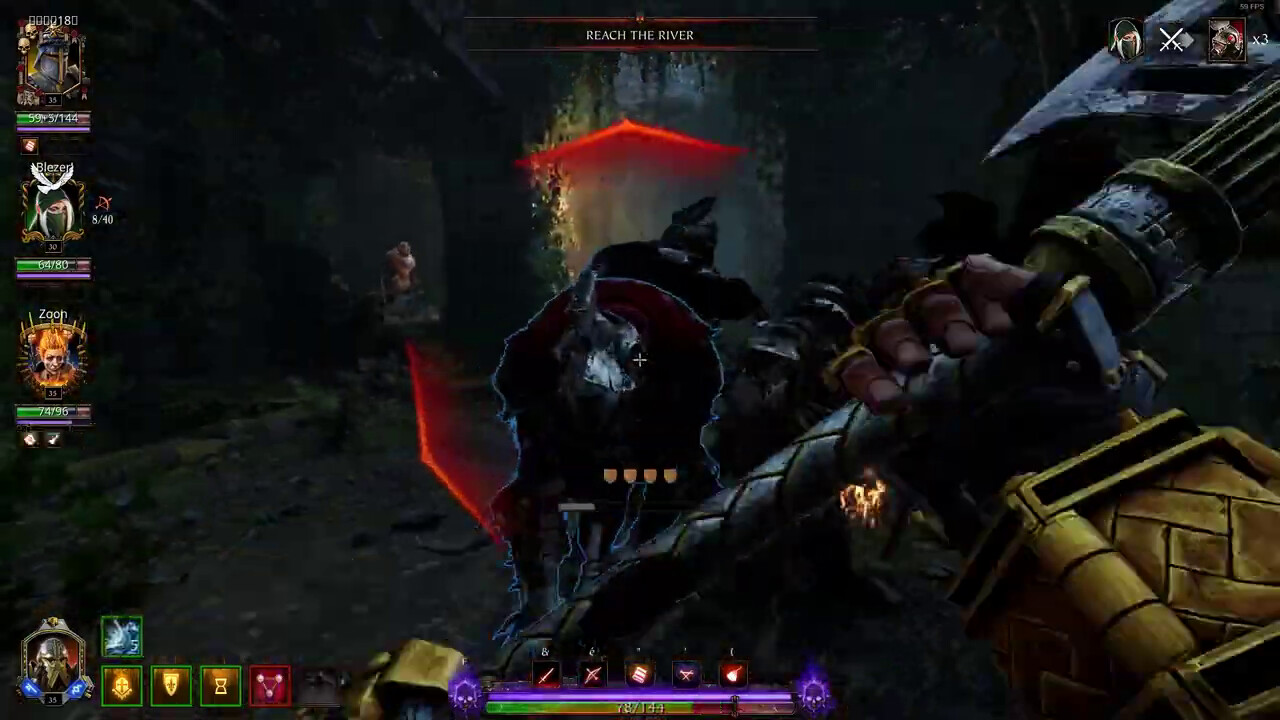This screenshot has width=1280, height=720.
Task: Choose the crossed potion item slot
Action: [686, 676]
